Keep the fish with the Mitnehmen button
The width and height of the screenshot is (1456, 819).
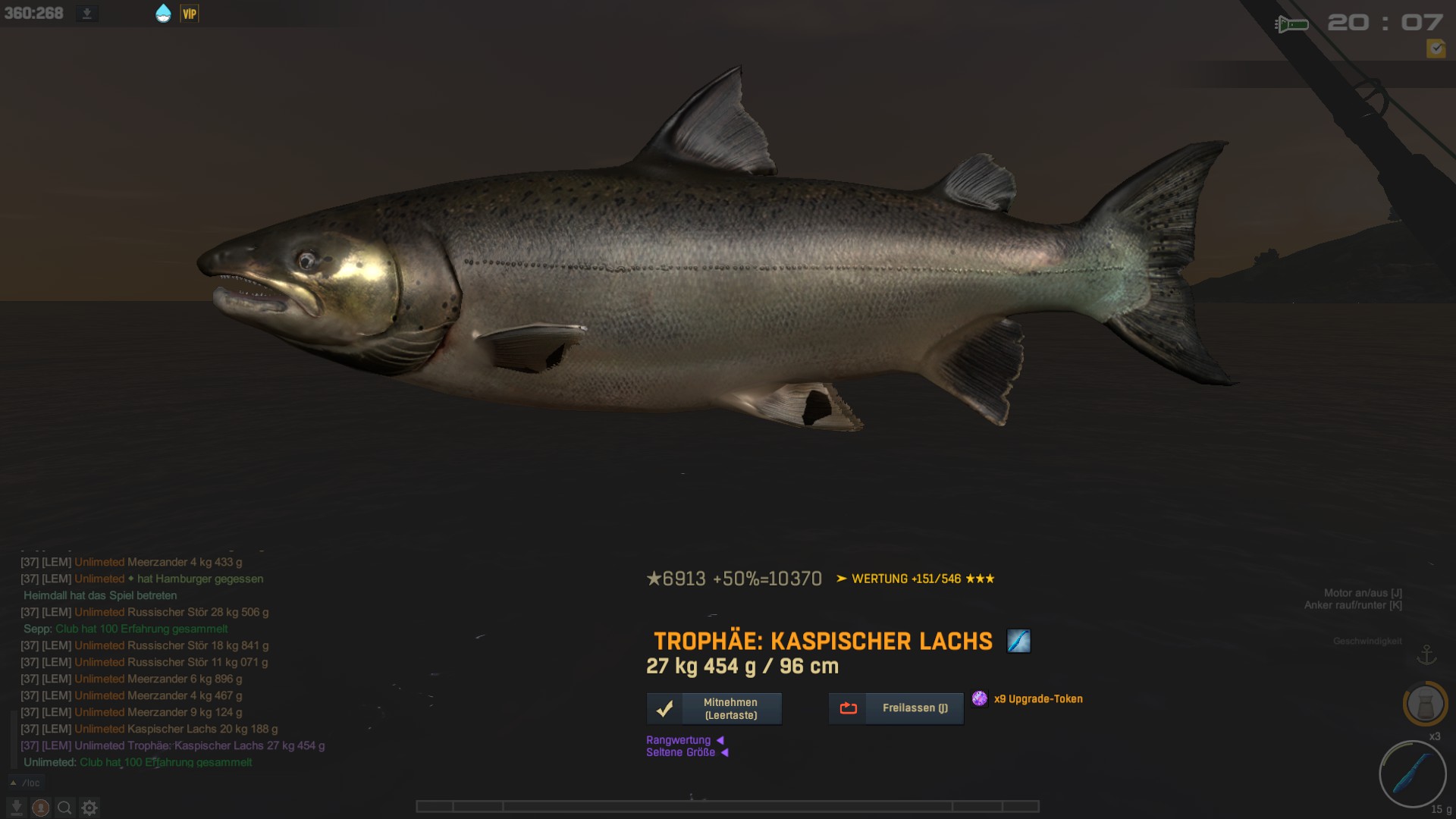point(714,708)
